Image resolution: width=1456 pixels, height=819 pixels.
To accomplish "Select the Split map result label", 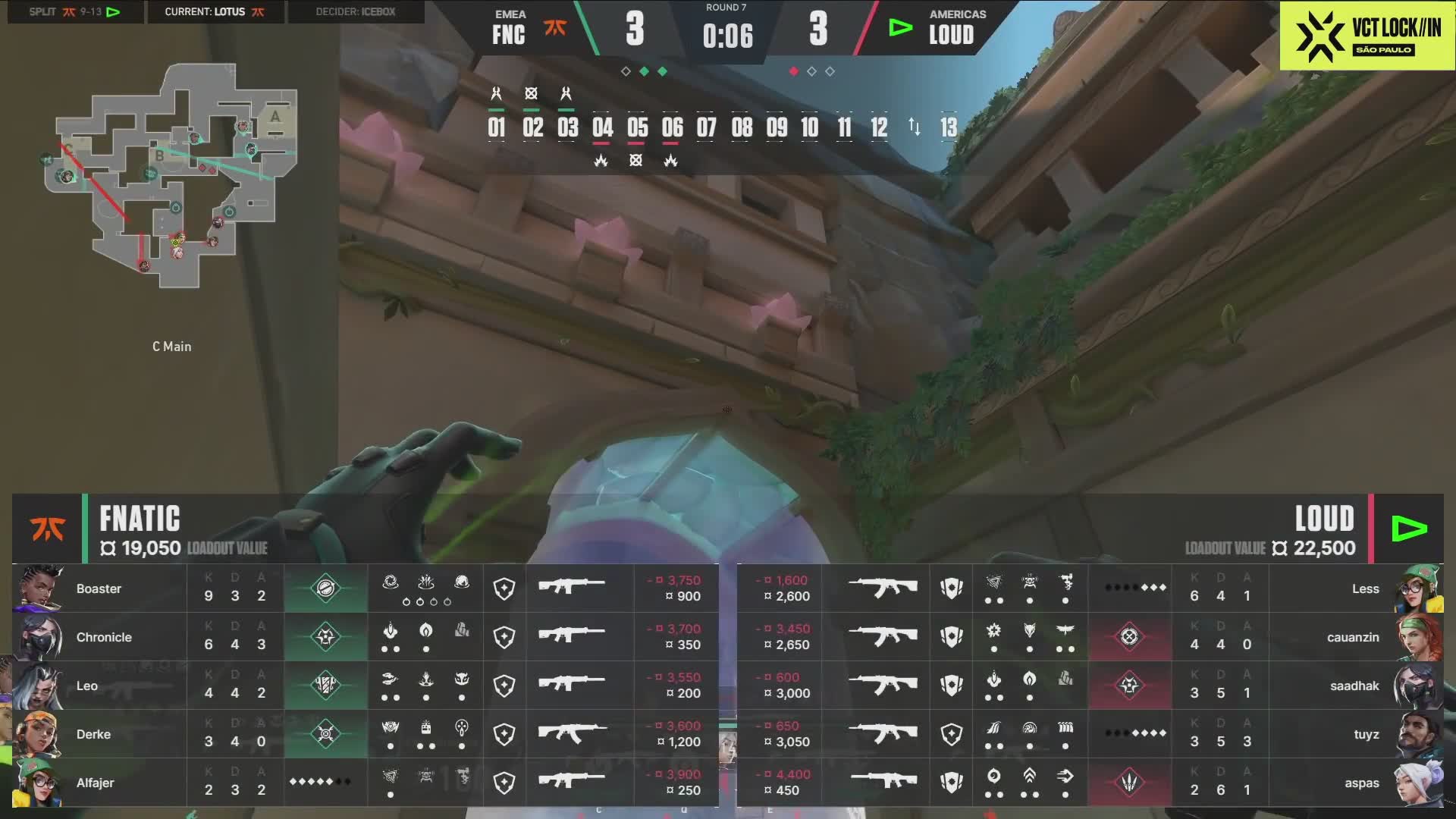I will tap(74, 12).
